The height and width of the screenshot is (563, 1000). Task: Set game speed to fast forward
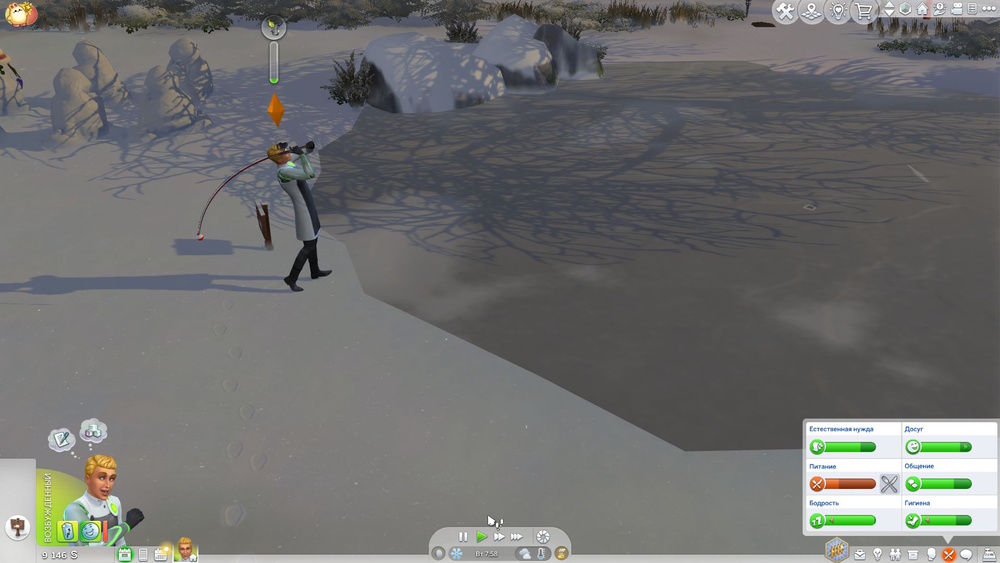tap(499, 537)
